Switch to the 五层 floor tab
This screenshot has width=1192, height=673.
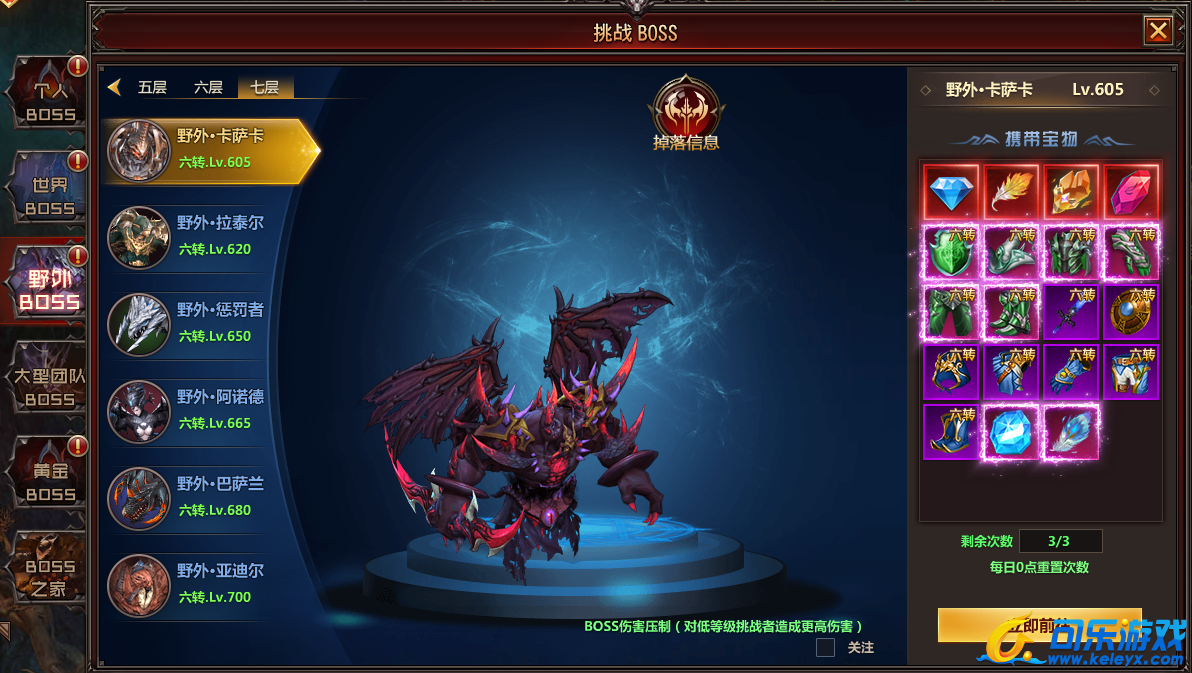(x=152, y=87)
